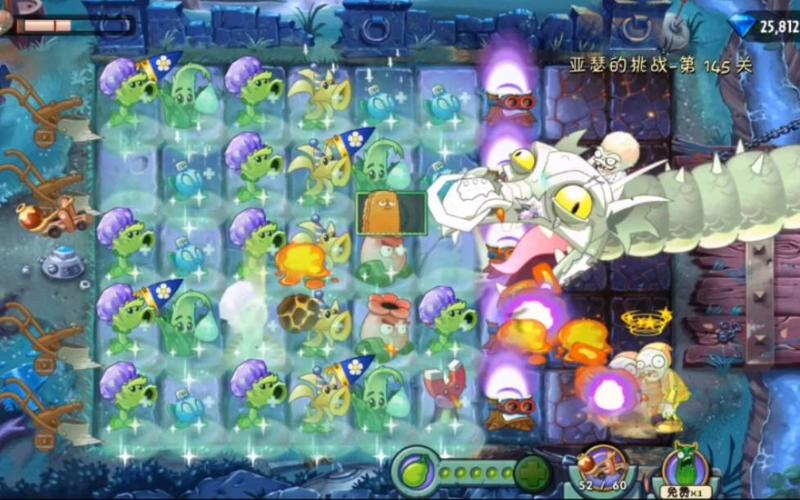This screenshot has height=500, width=800.
Task: Activate the green plant food button
Action: (x=413, y=469)
